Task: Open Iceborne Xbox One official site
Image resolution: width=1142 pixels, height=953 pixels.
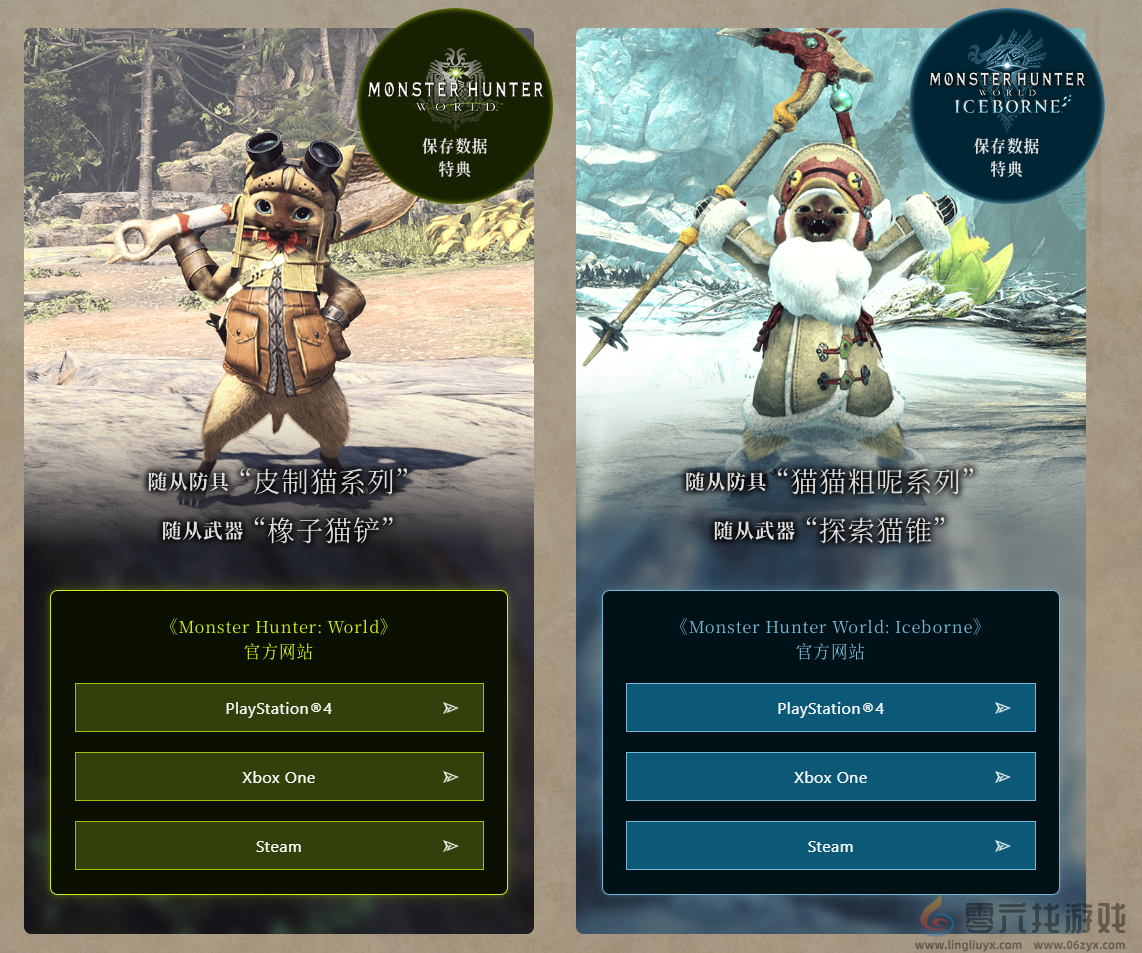Action: (x=830, y=777)
